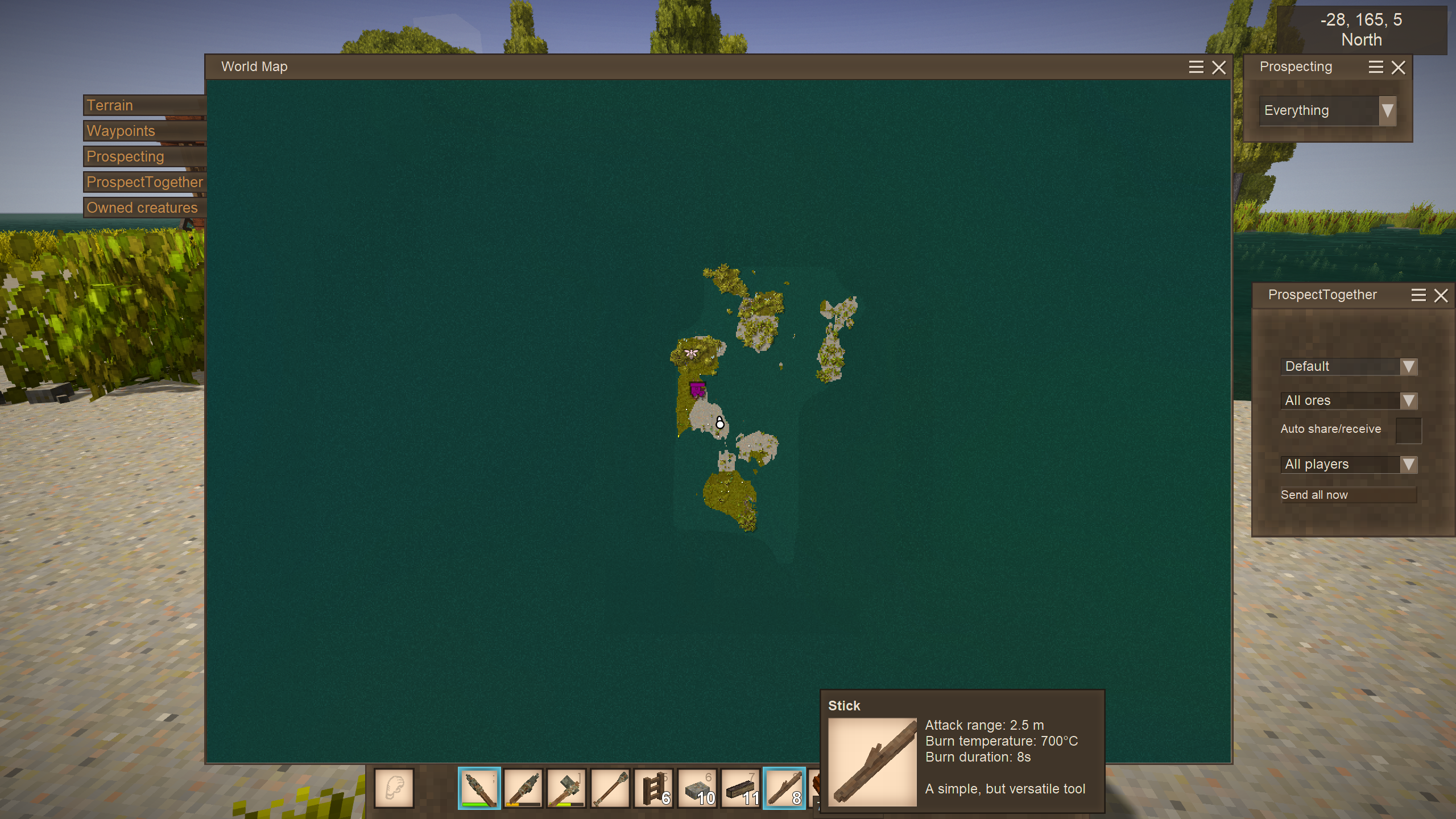Show the ProspectTogether map tab
Viewport: 1456px width, 819px height.
click(x=144, y=182)
